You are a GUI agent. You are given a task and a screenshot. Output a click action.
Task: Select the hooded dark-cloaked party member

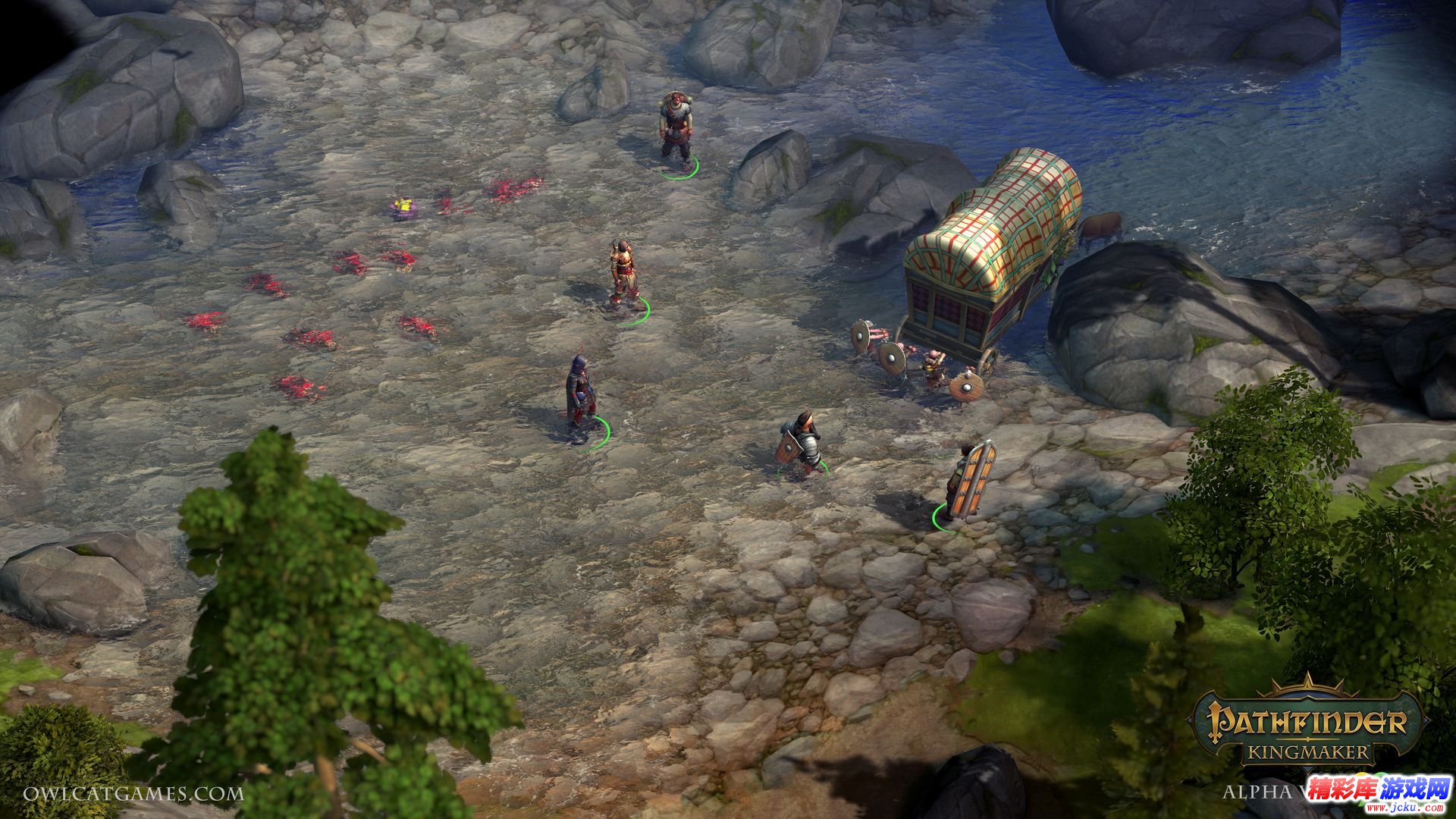579,394
